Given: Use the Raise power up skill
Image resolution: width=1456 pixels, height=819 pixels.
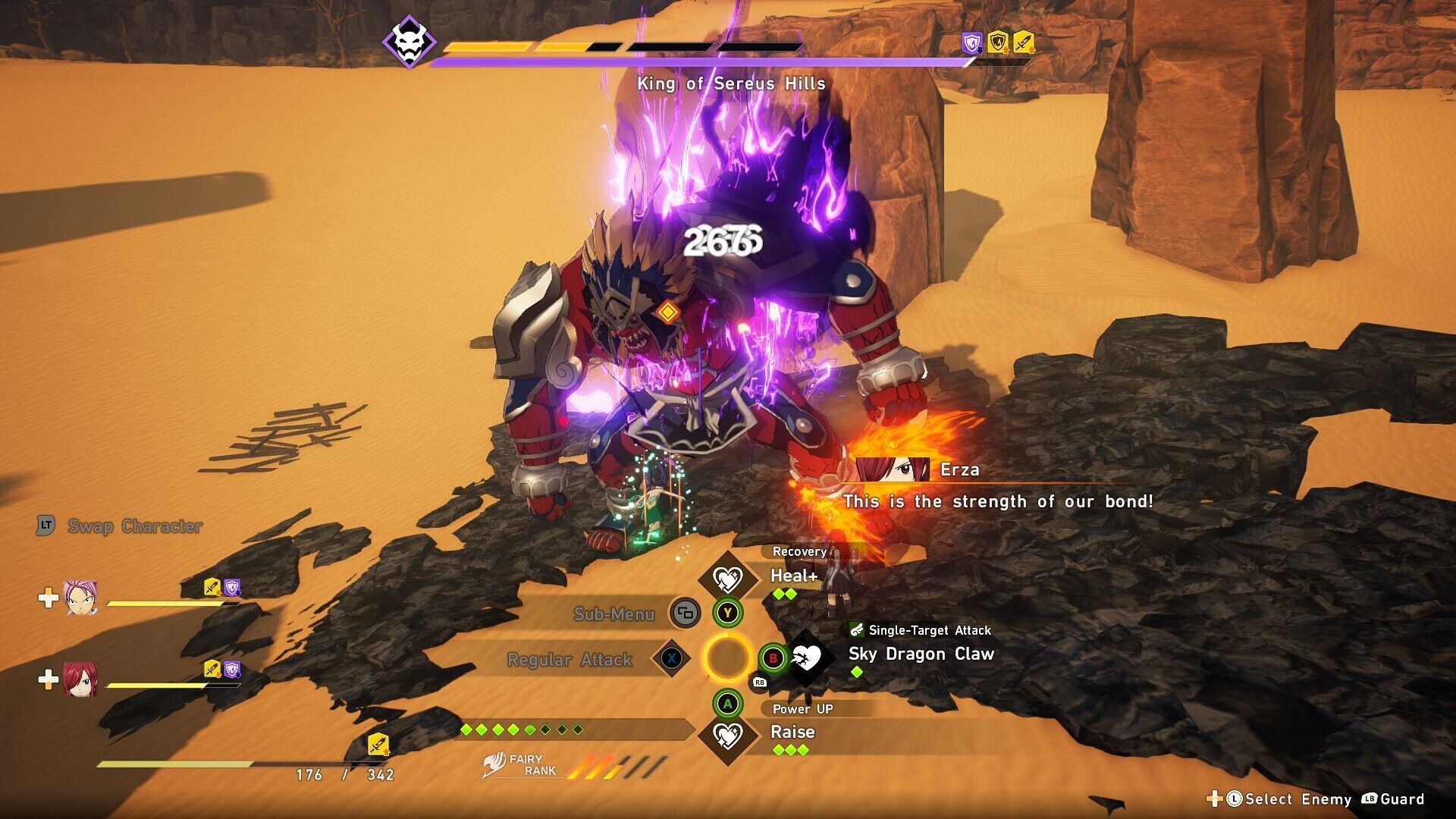Looking at the screenshot, I should (792, 733).
